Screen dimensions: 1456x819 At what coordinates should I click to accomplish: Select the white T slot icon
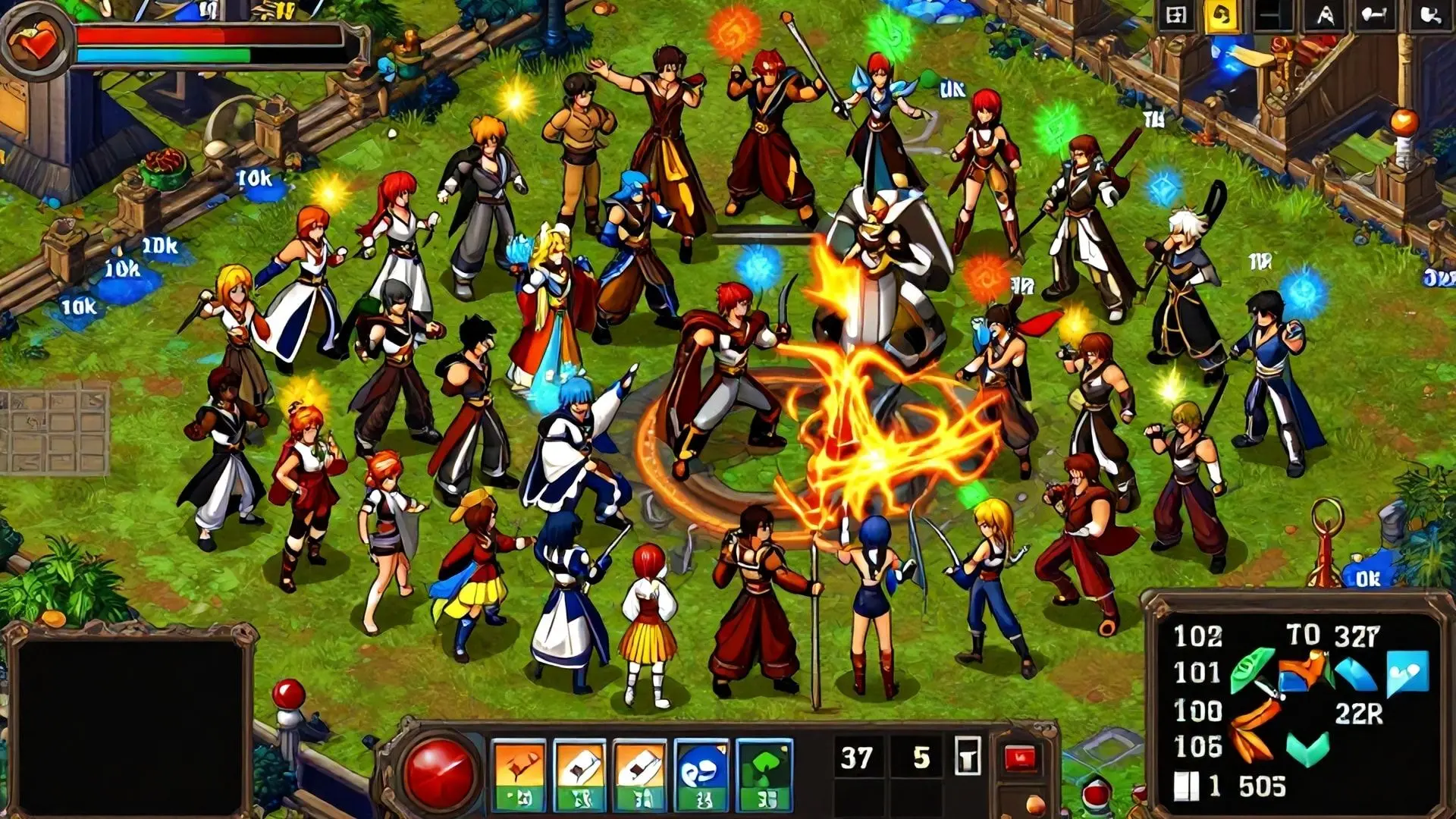tap(968, 757)
